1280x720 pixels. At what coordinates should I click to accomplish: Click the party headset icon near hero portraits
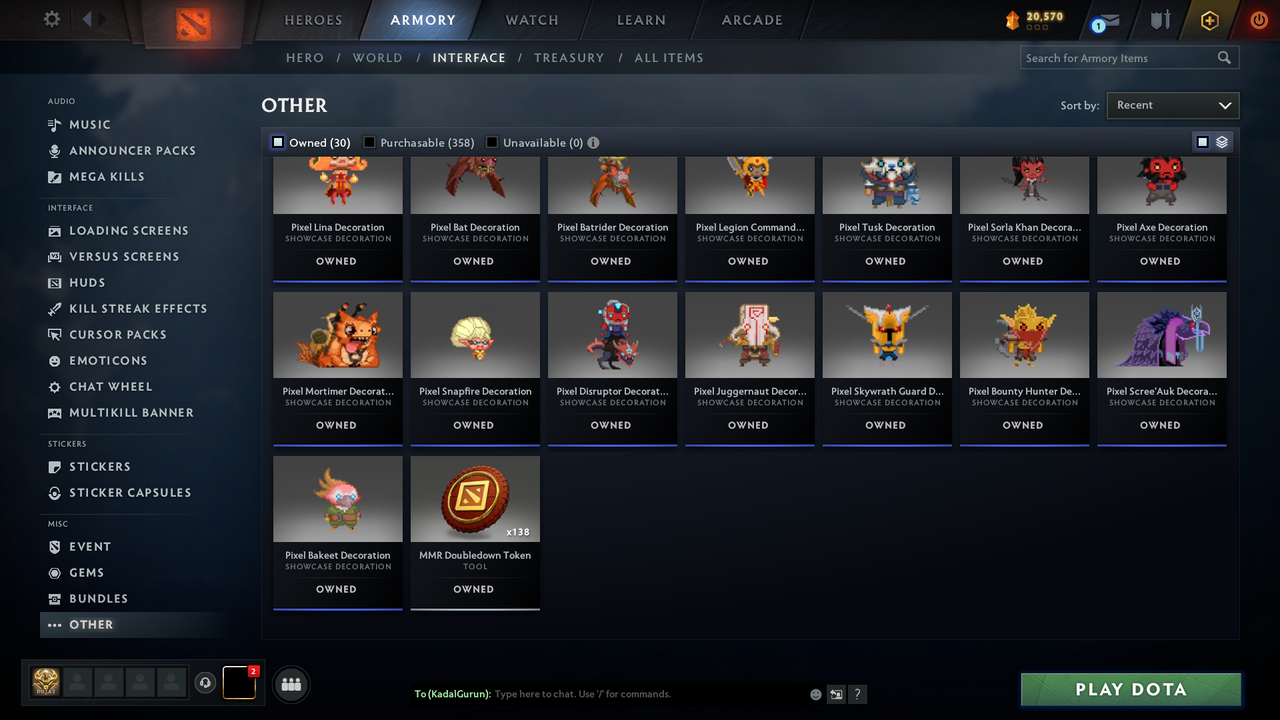[x=206, y=682]
